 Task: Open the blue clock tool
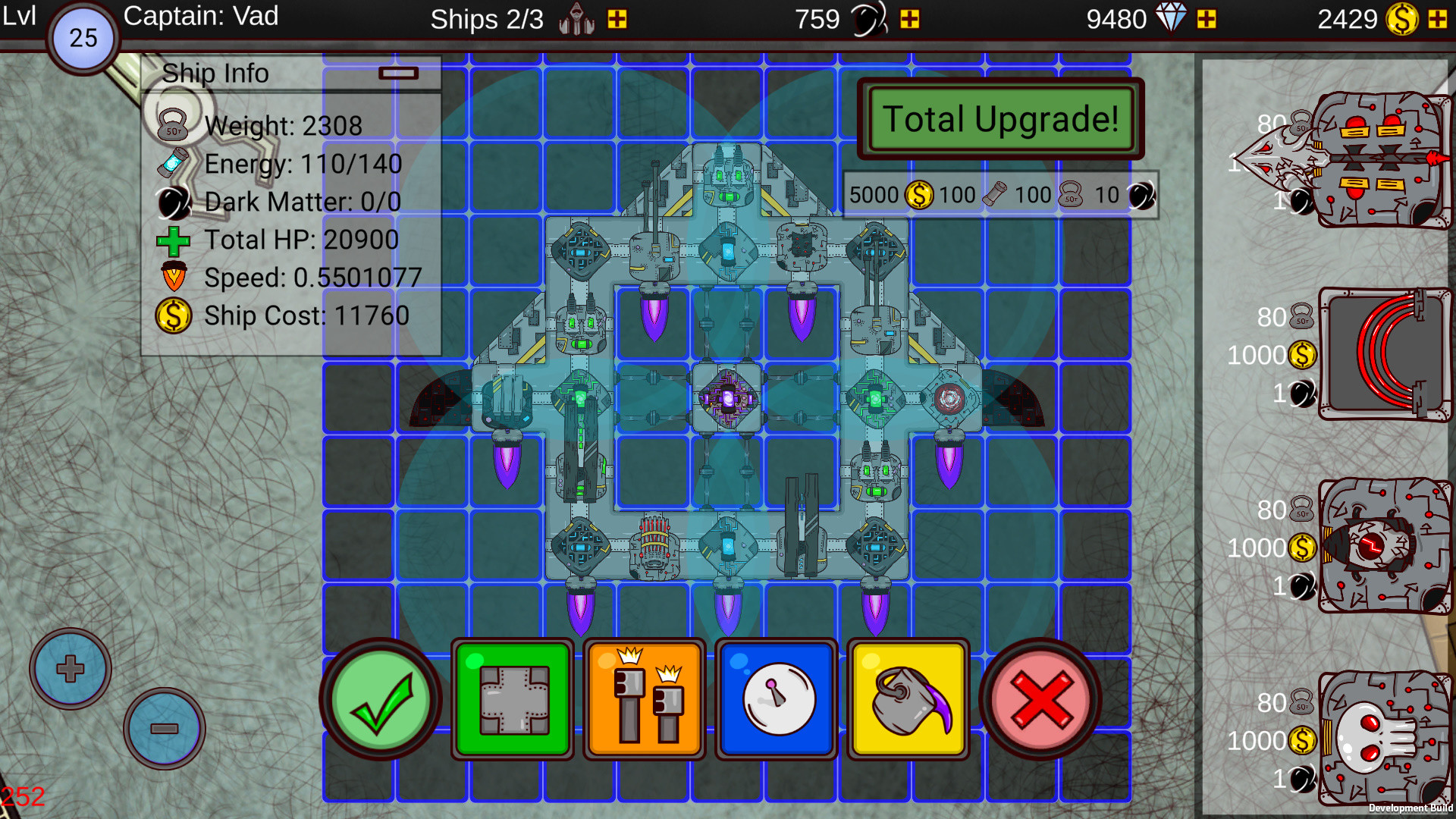coord(776,699)
